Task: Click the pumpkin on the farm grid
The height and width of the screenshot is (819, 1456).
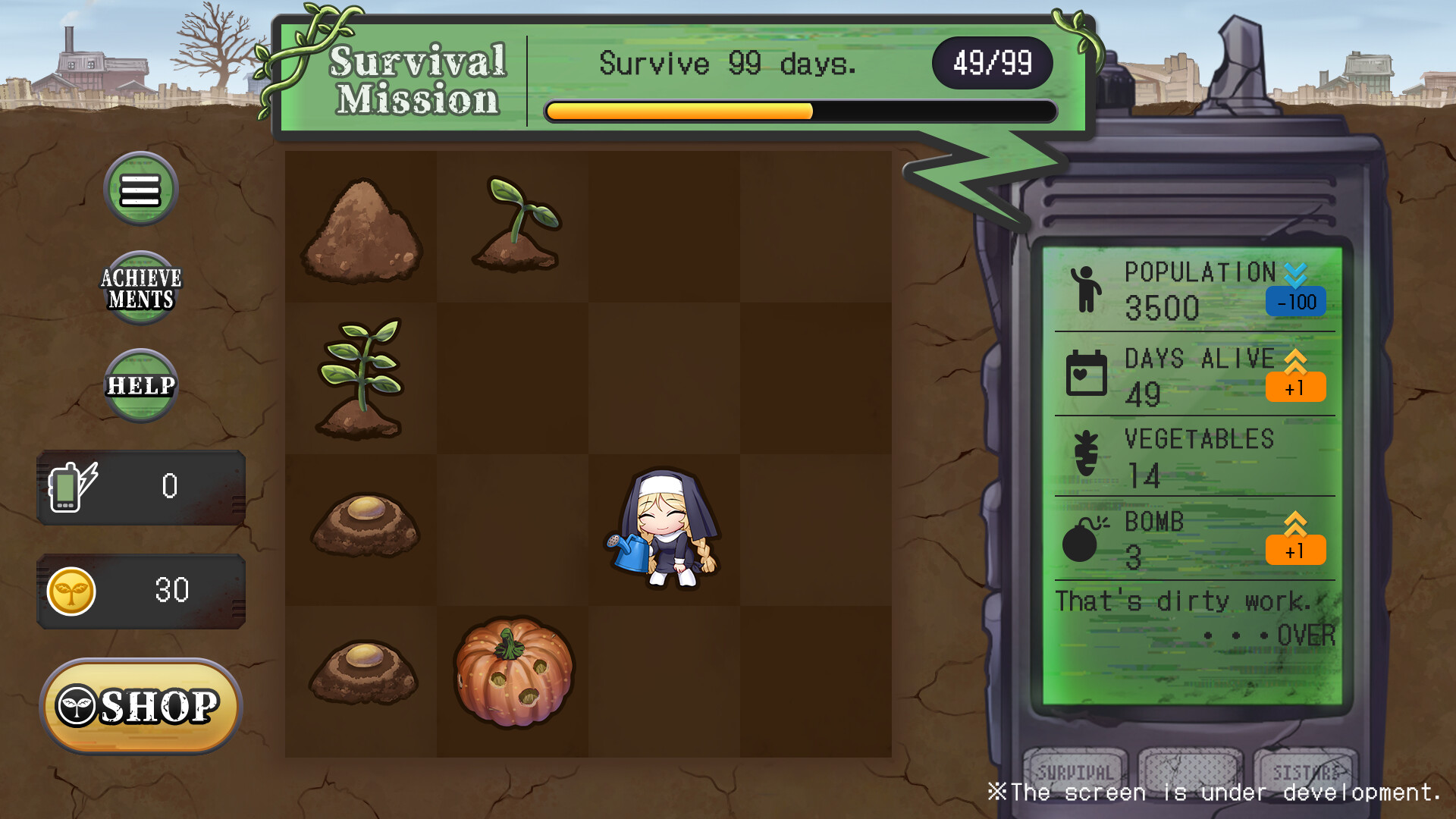Action: point(513,675)
